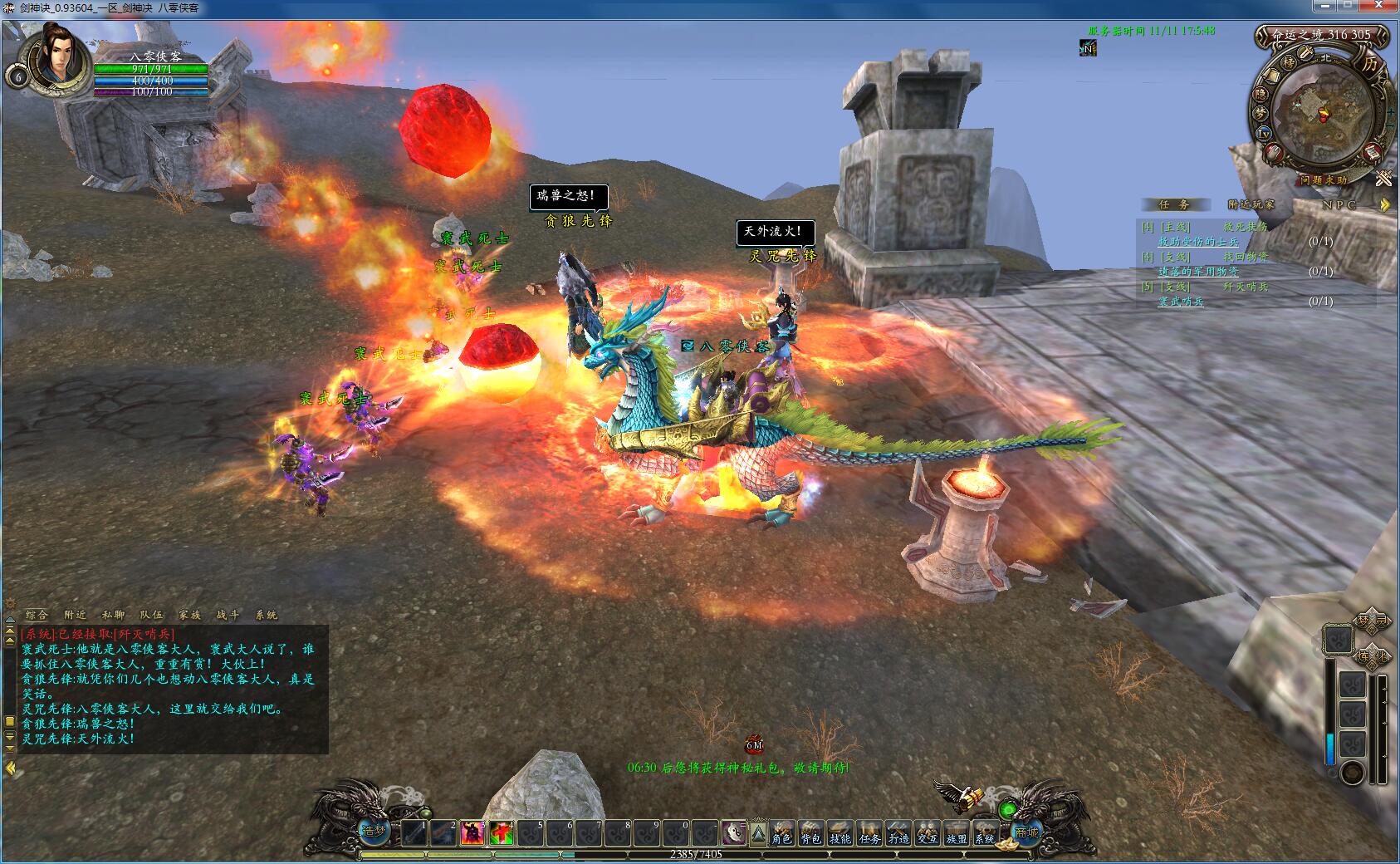
Task: Follow the 救助受伤的士兵 quest link
Action: pos(1197,242)
